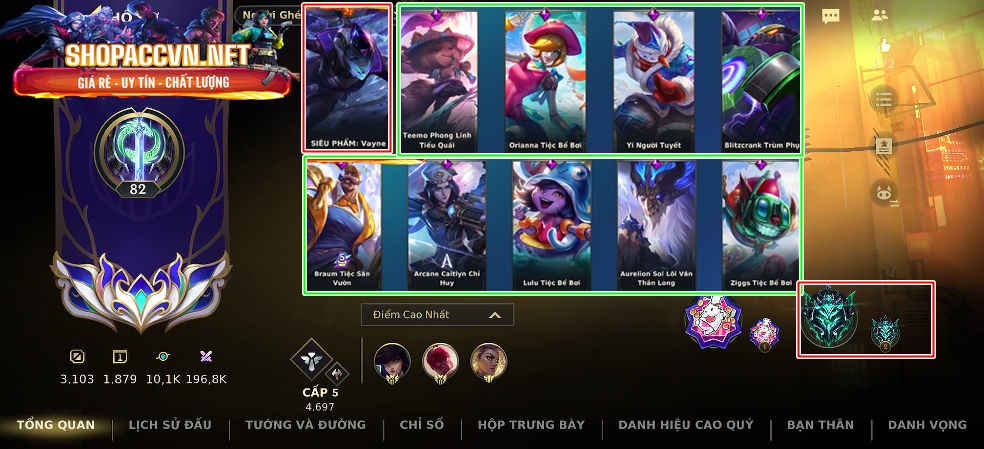Select the Chỉ Số tab
This screenshot has width=984, height=449.
tap(421, 425)
